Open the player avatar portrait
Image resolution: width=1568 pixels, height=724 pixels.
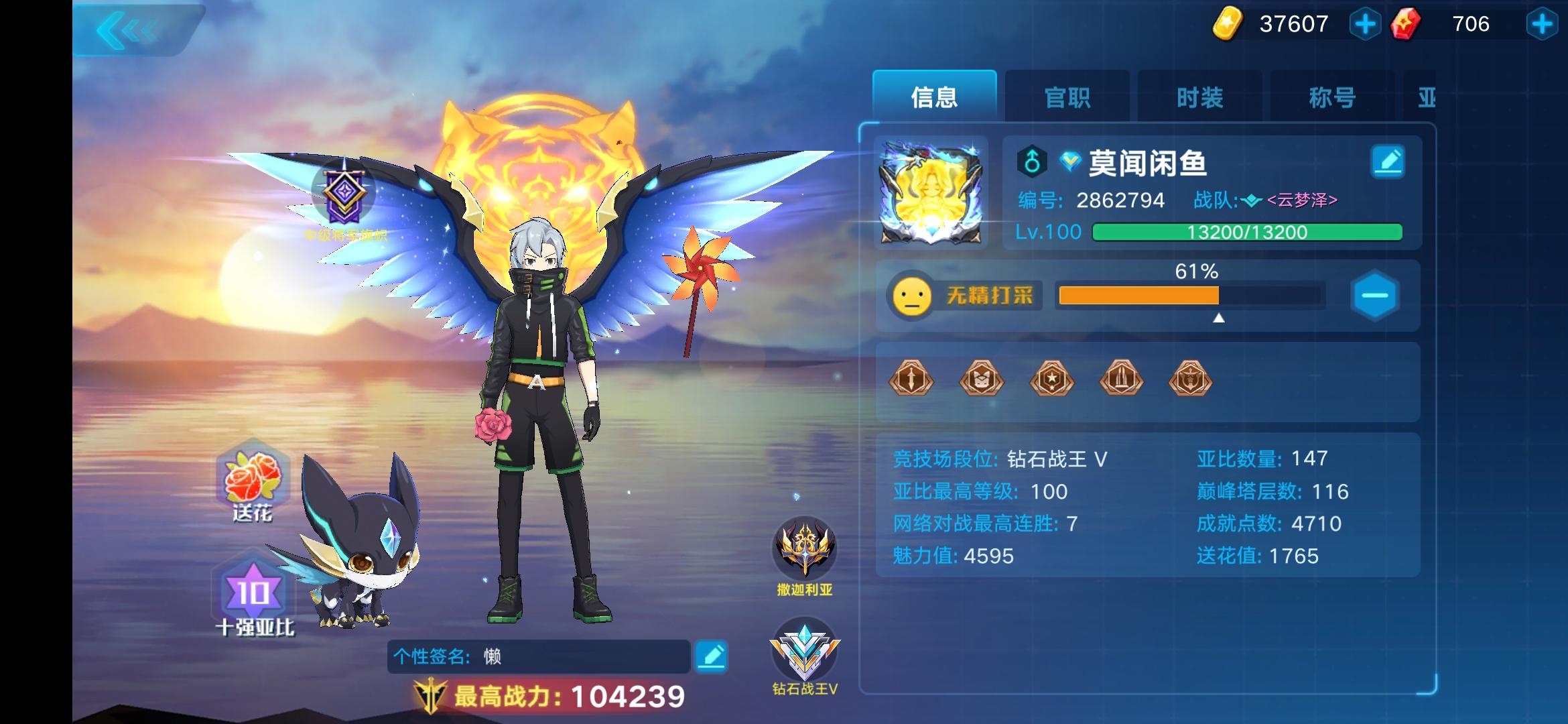tap(931, 194)
